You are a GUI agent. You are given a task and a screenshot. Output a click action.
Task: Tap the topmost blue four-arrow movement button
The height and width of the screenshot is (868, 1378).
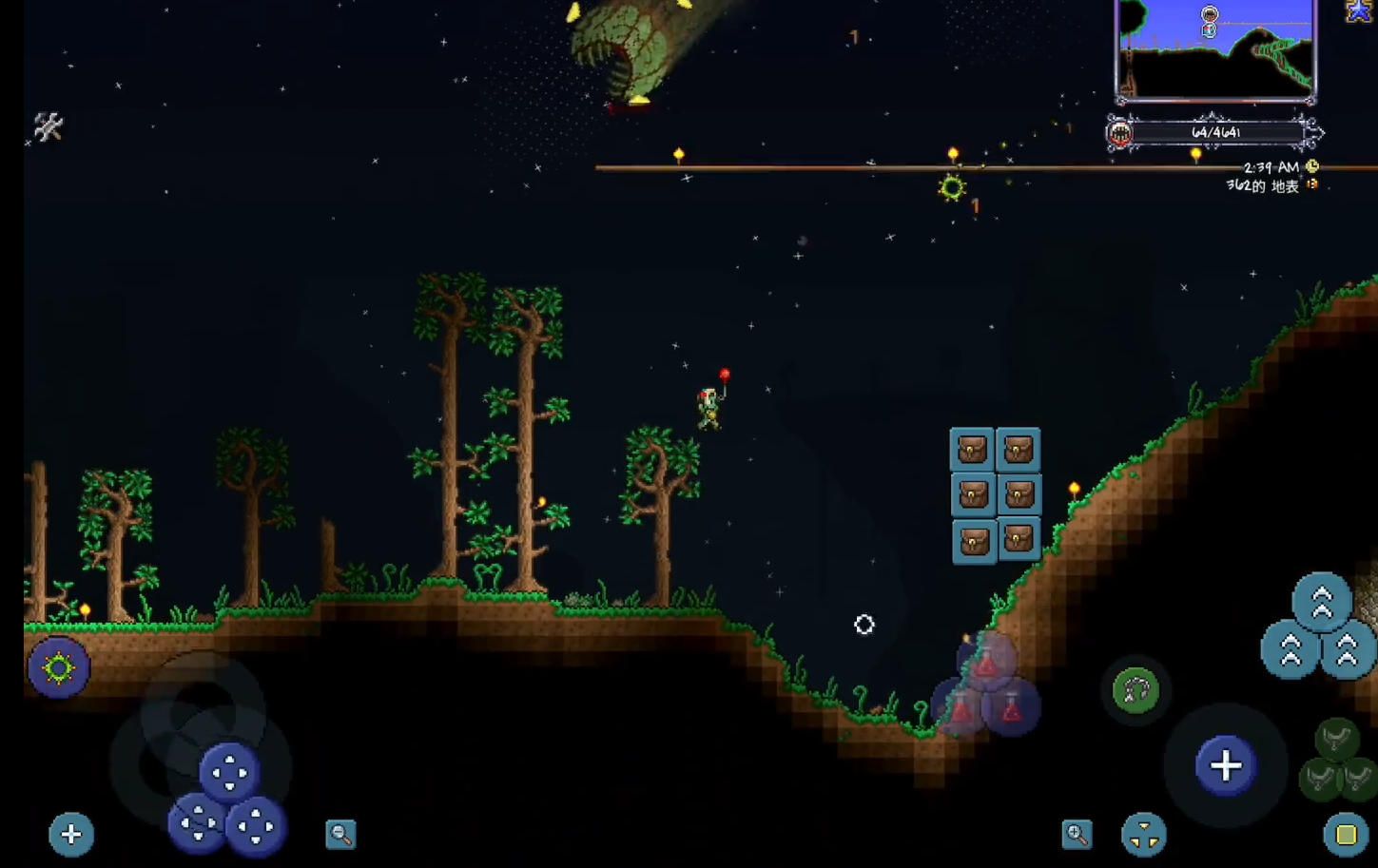click(x=229, y=772)
